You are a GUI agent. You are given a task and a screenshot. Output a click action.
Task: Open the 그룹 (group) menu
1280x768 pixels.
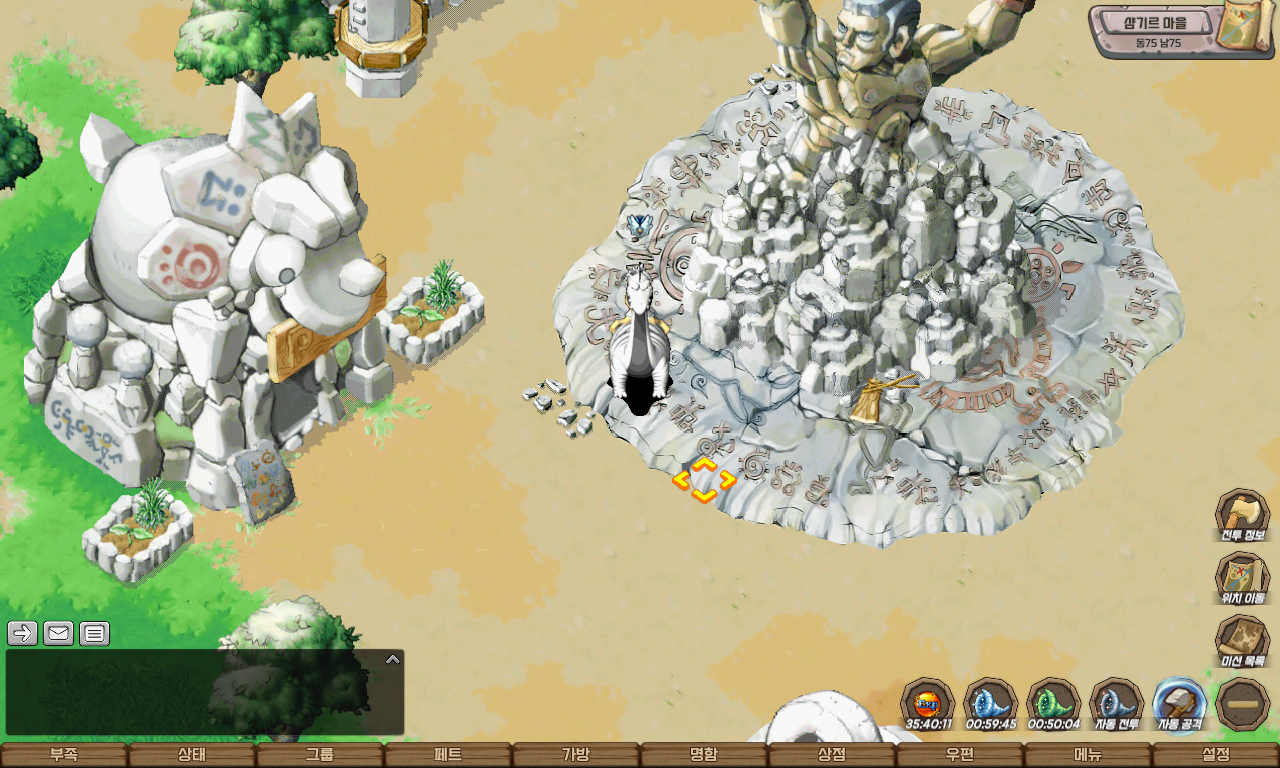pyautogui.click(x=320, y=755)
